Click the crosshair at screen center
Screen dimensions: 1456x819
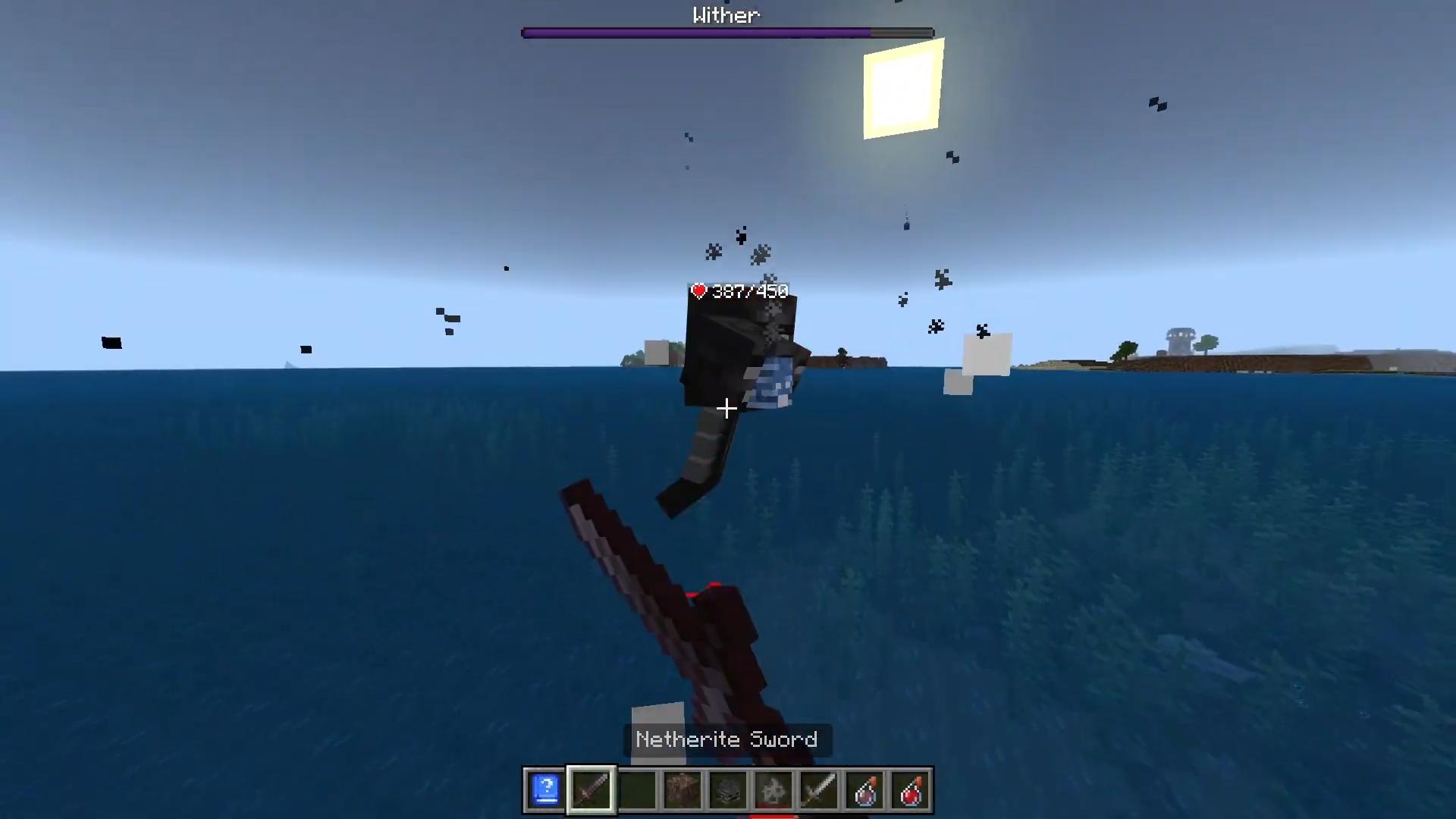point(726,409)
